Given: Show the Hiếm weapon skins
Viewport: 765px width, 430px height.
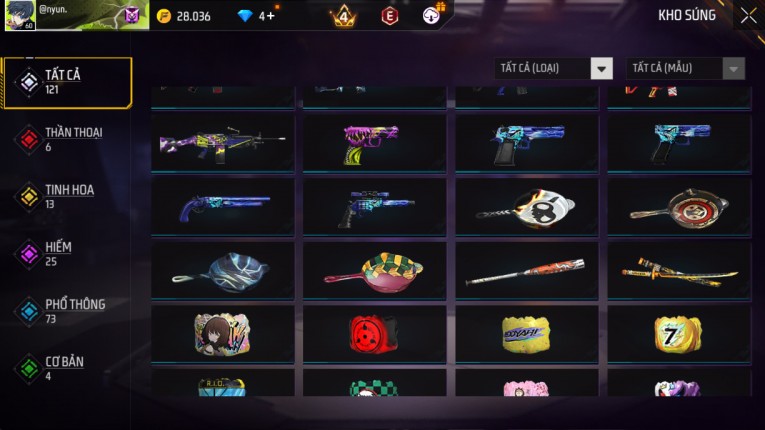Looking at the screenshot, I should [x=66, y=253].
